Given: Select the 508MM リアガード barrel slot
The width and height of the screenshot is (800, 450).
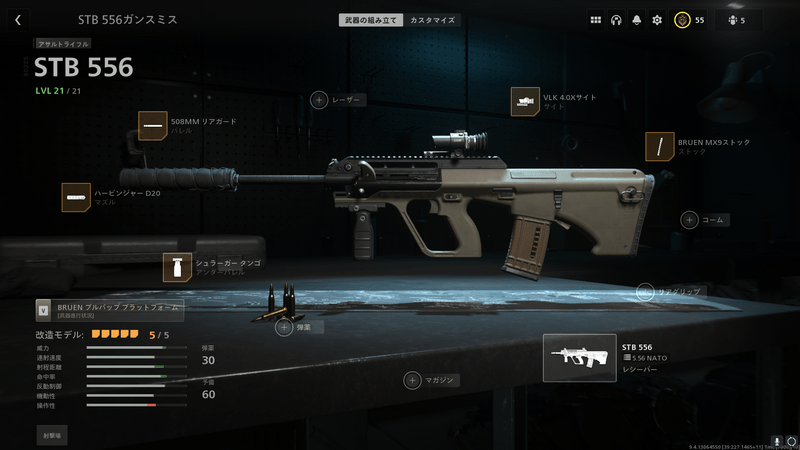Looking at the screenshot, I should point(153,126).
